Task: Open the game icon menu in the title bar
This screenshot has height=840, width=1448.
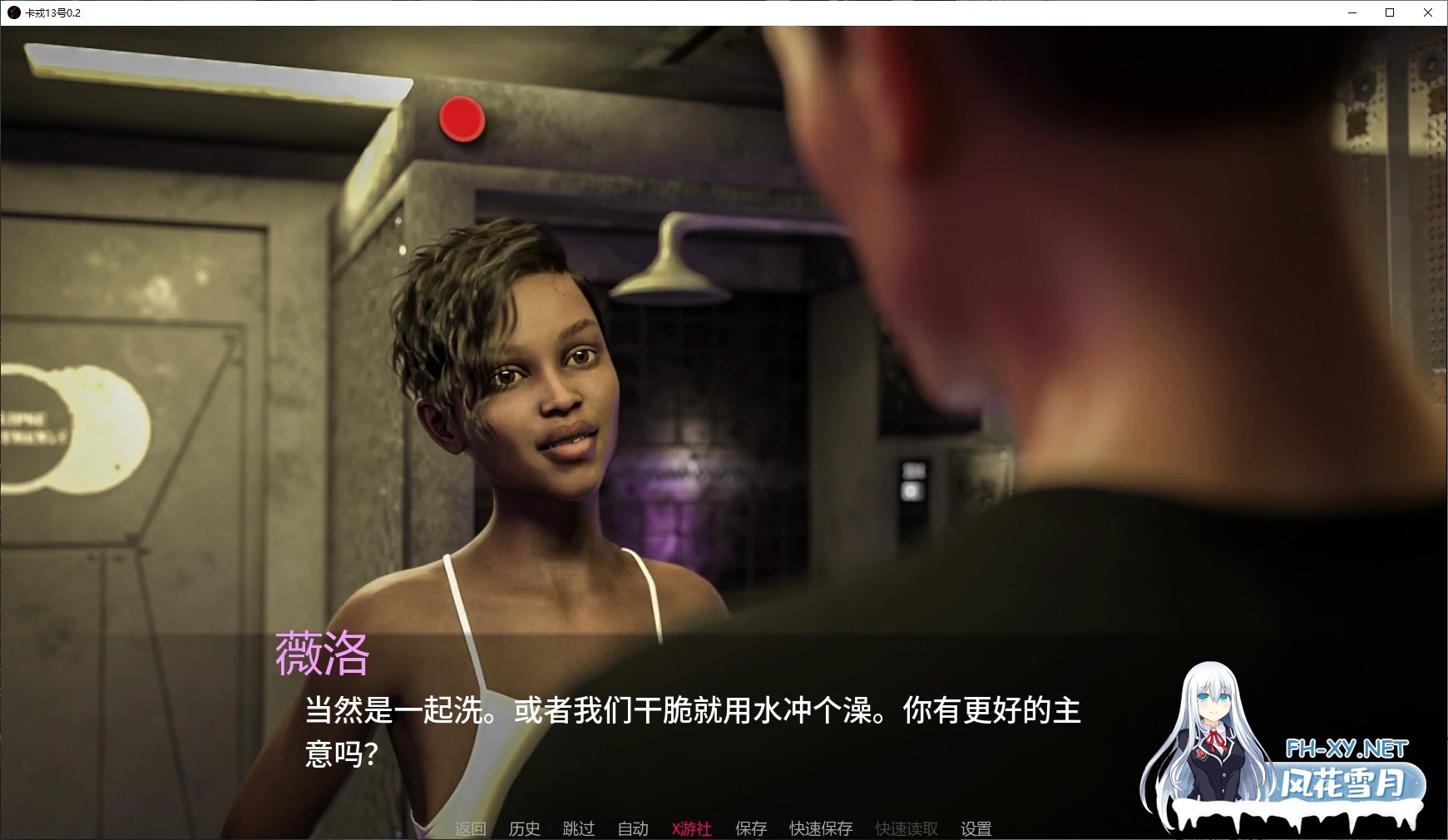Action: 14,12
